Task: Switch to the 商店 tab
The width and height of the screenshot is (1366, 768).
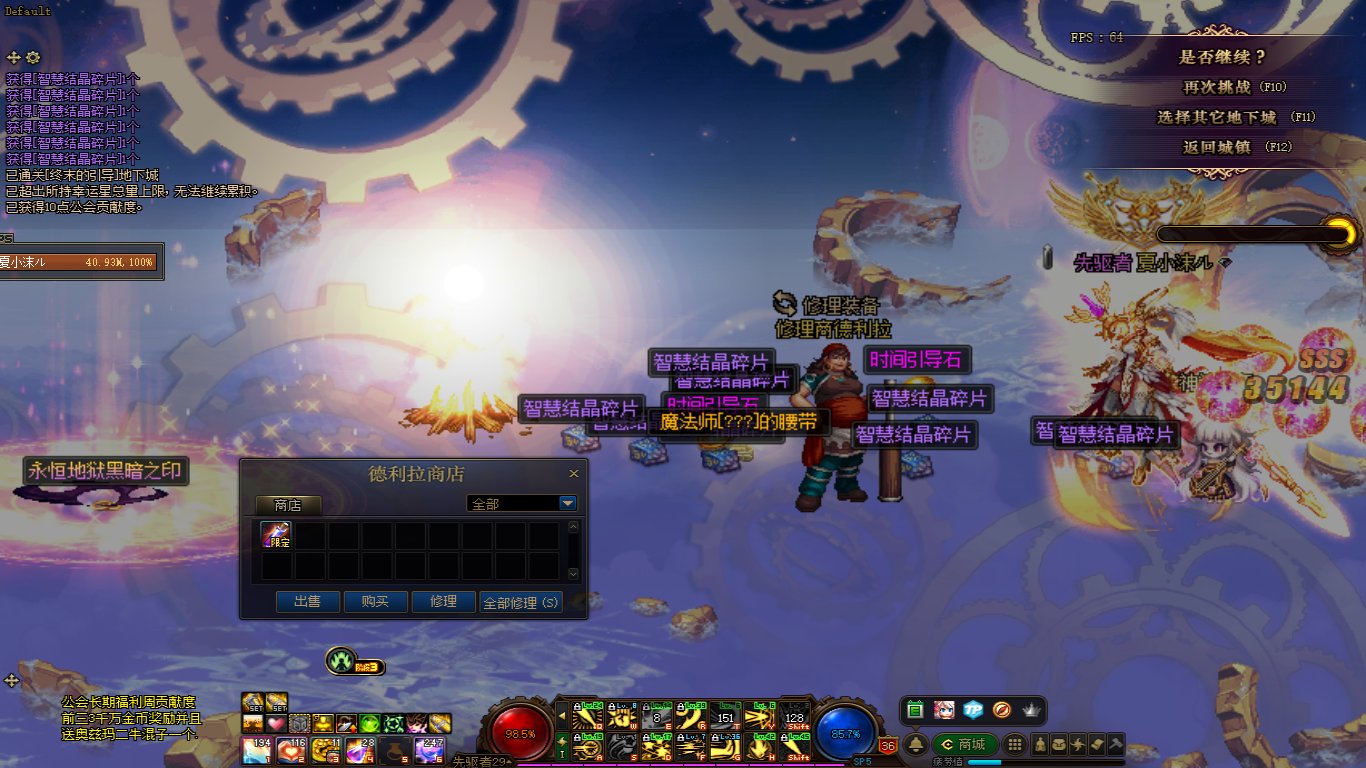Action: click(x=287, y=505)
